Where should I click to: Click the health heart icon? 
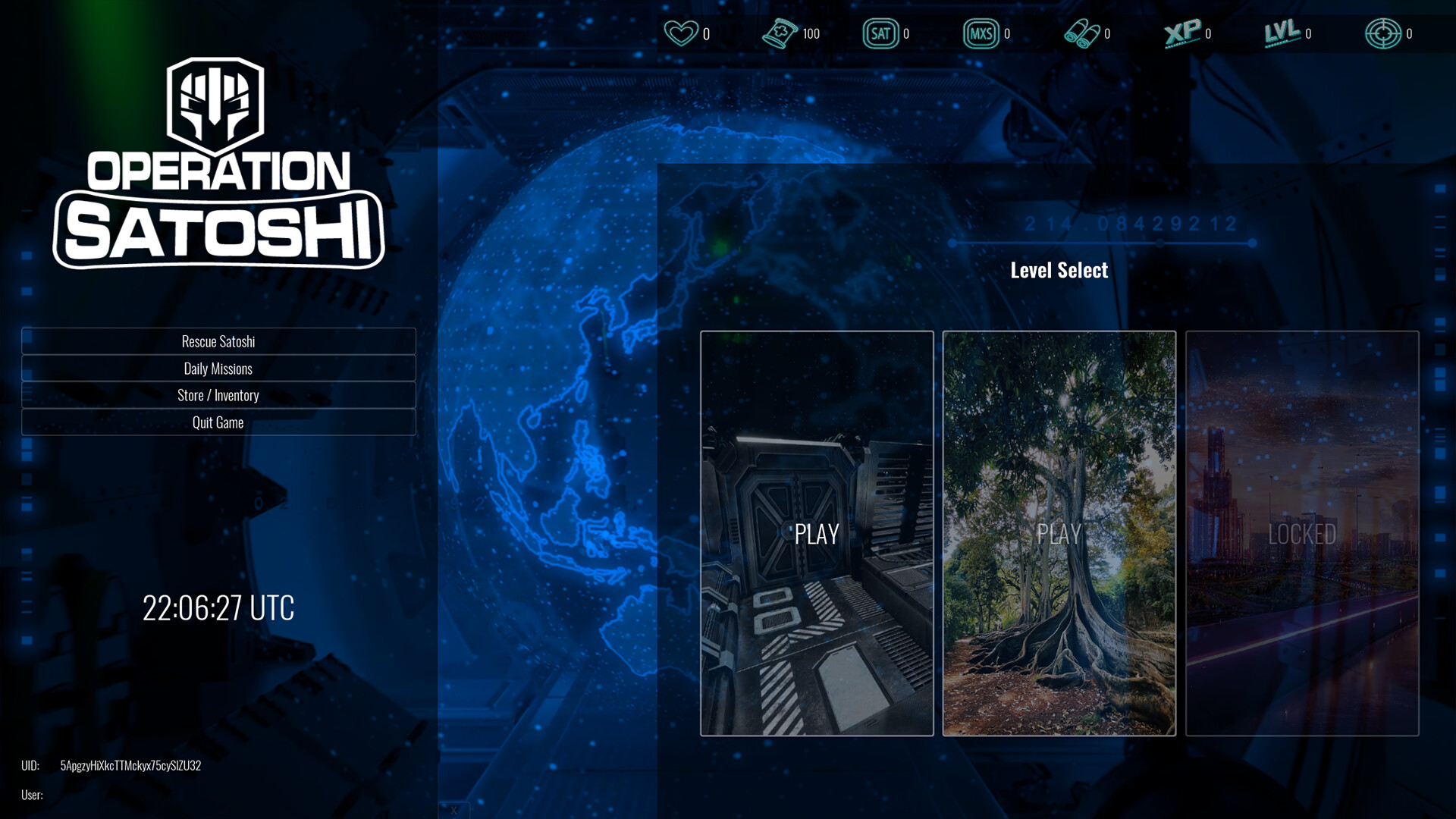680,33
